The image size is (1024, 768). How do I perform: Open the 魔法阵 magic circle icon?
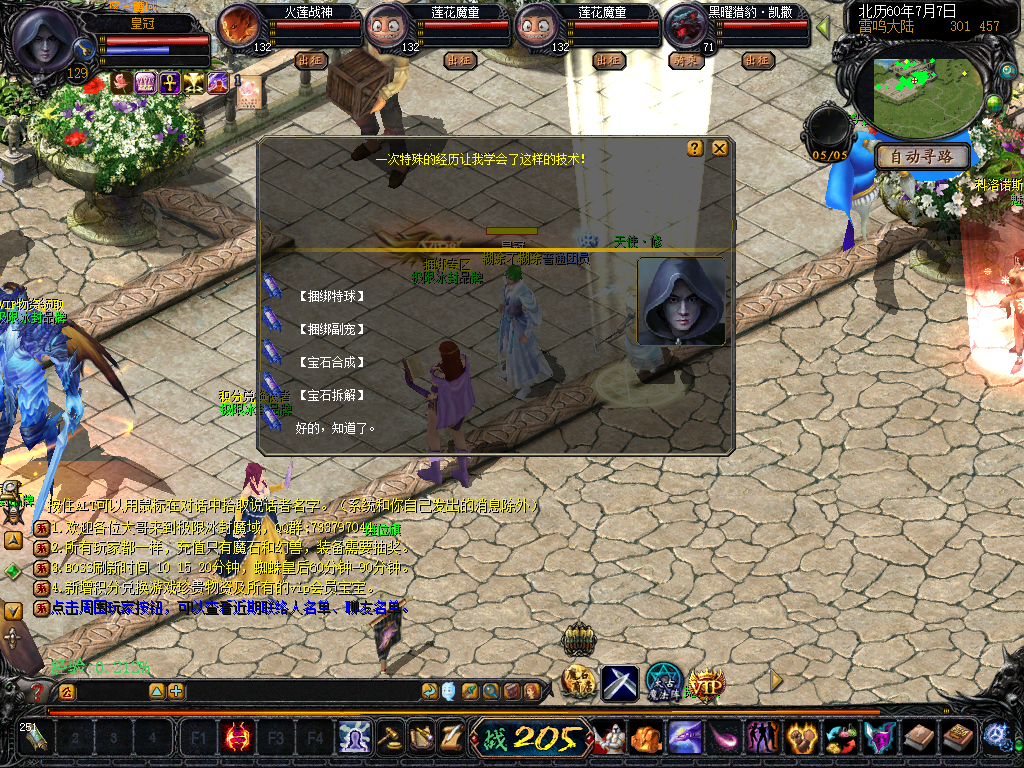pyautogui.click(x=663, y=683)
